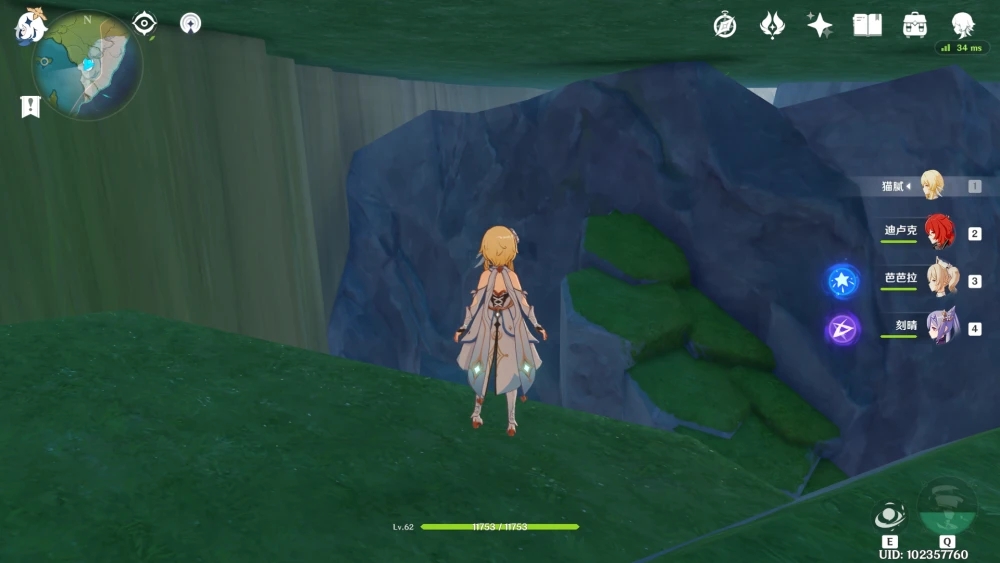Open the Adventurer Handbook book icon

point(867,25)
